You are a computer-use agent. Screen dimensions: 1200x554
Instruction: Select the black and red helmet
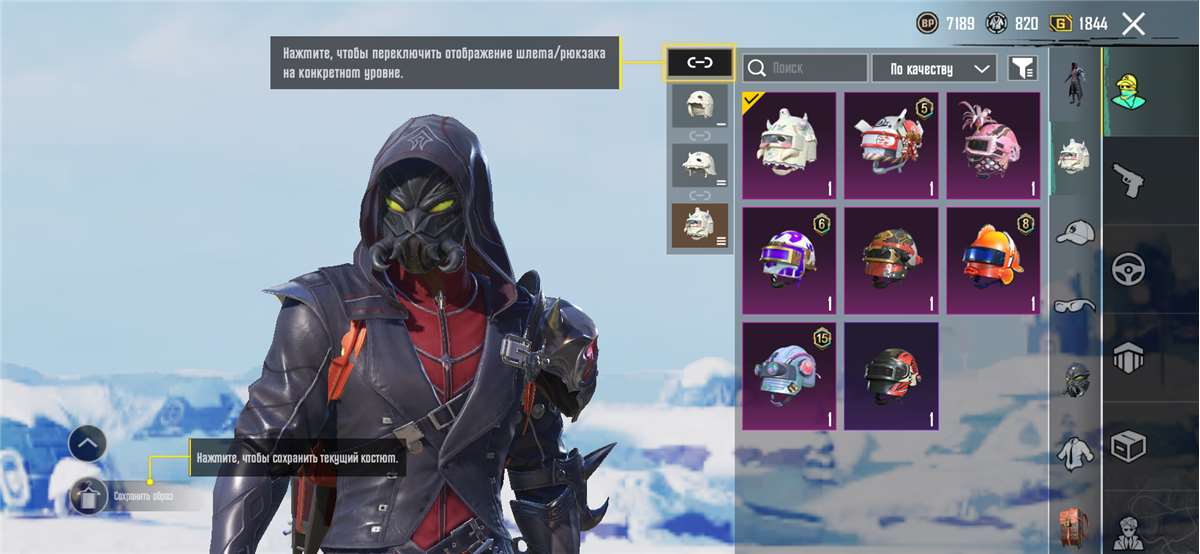click(891, 375)
